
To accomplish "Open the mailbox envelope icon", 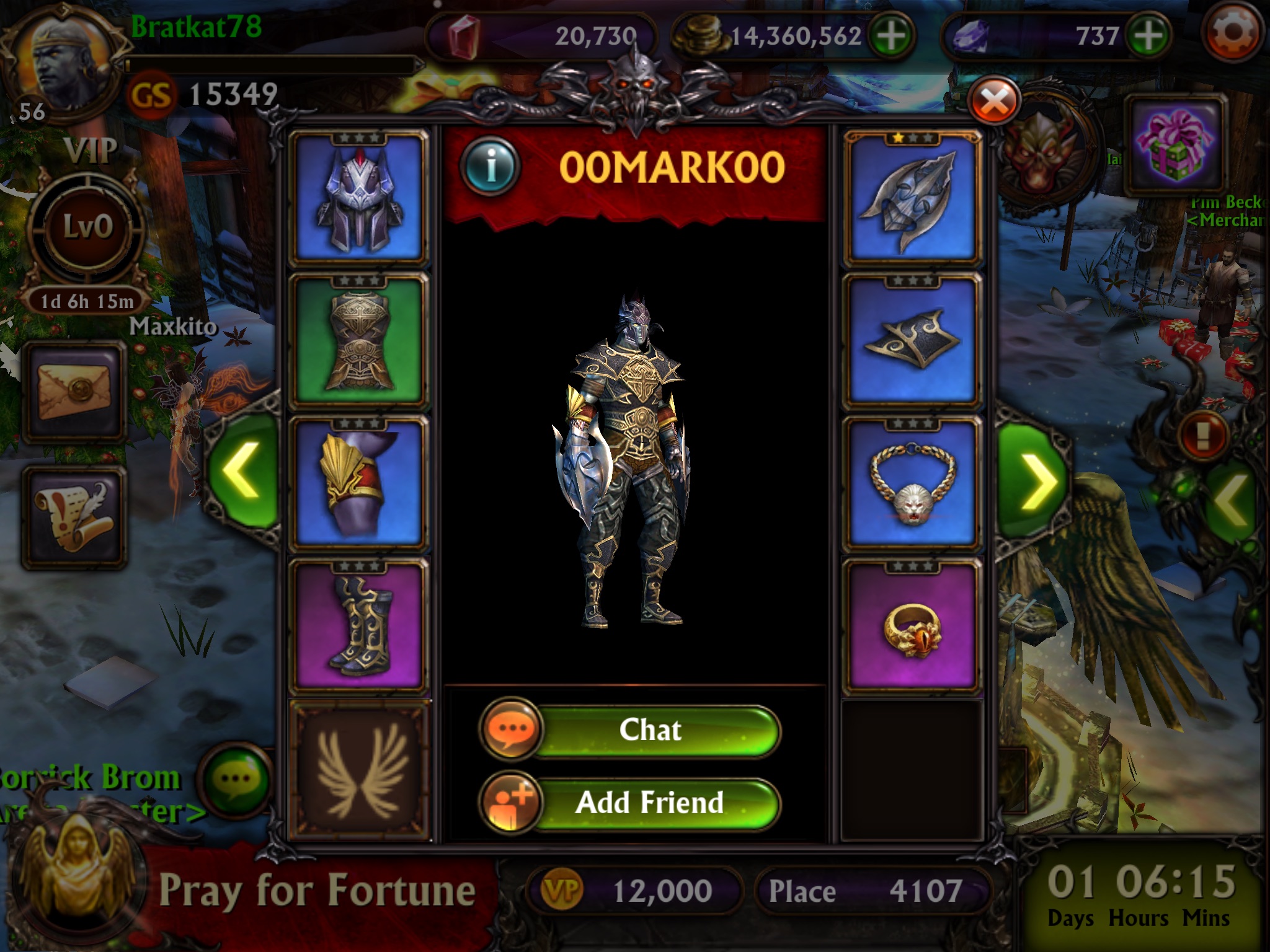I will click(74, 392).
